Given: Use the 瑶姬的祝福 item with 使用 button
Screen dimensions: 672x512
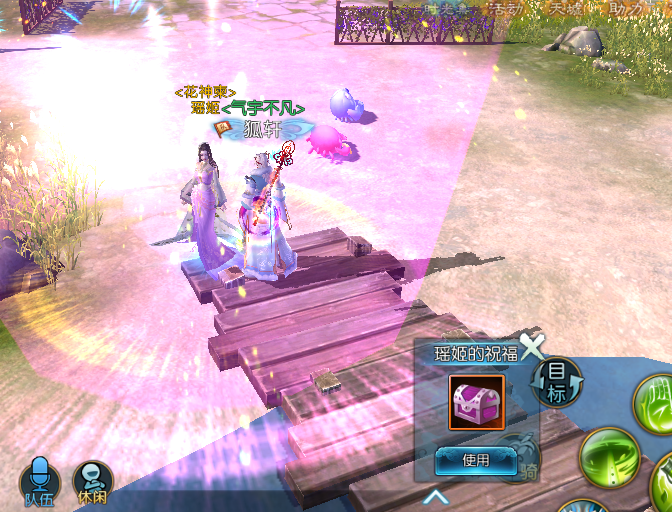Looking at the screenshot, I should click(476, 461).
